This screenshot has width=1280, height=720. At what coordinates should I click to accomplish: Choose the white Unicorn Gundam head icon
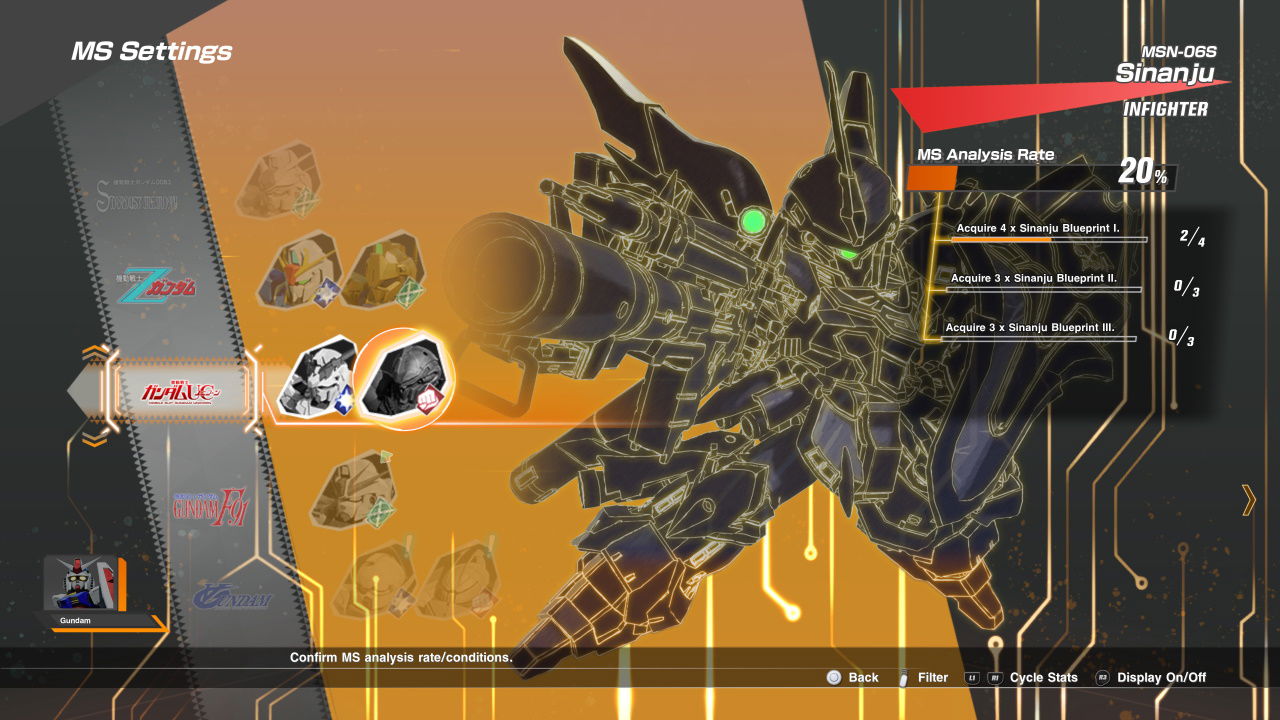(x=317, y=379)
